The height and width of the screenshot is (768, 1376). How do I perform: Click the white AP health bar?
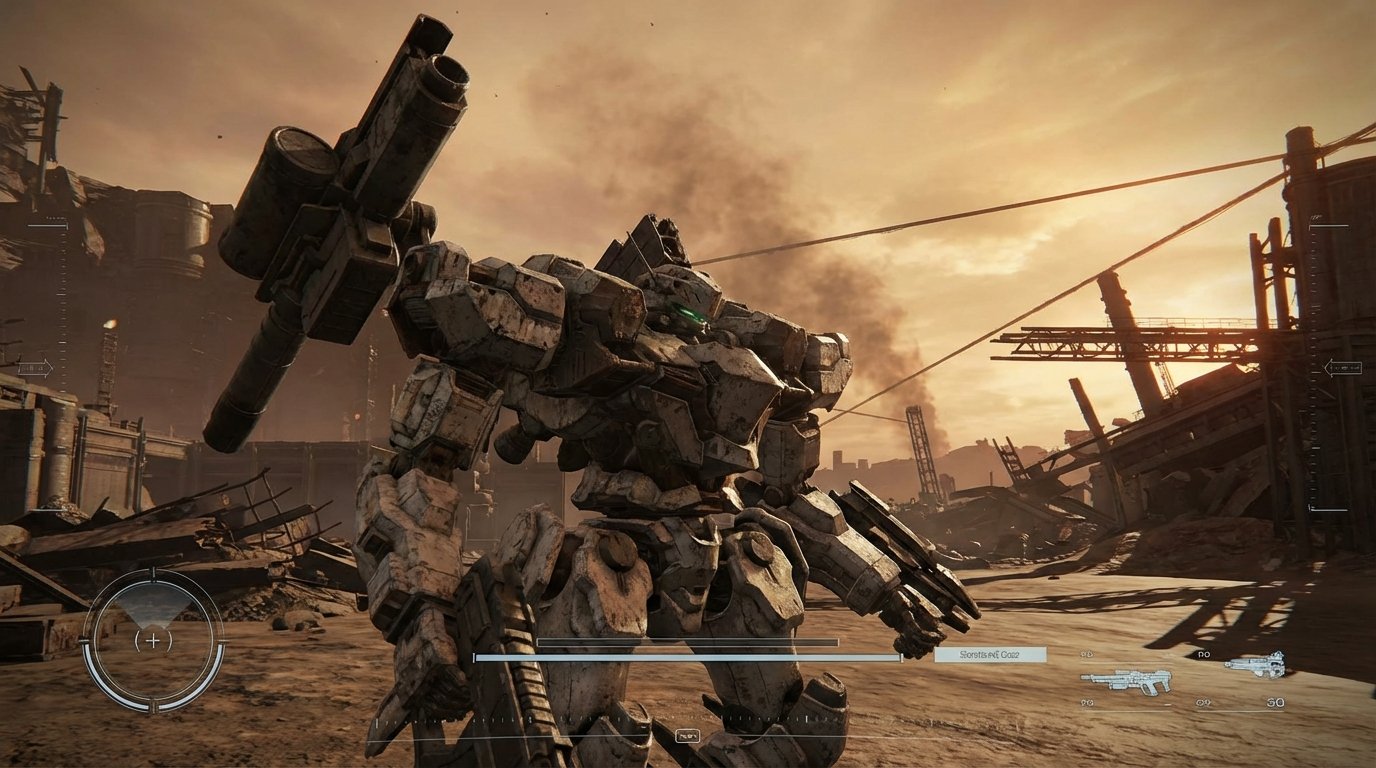click(690, 658)
